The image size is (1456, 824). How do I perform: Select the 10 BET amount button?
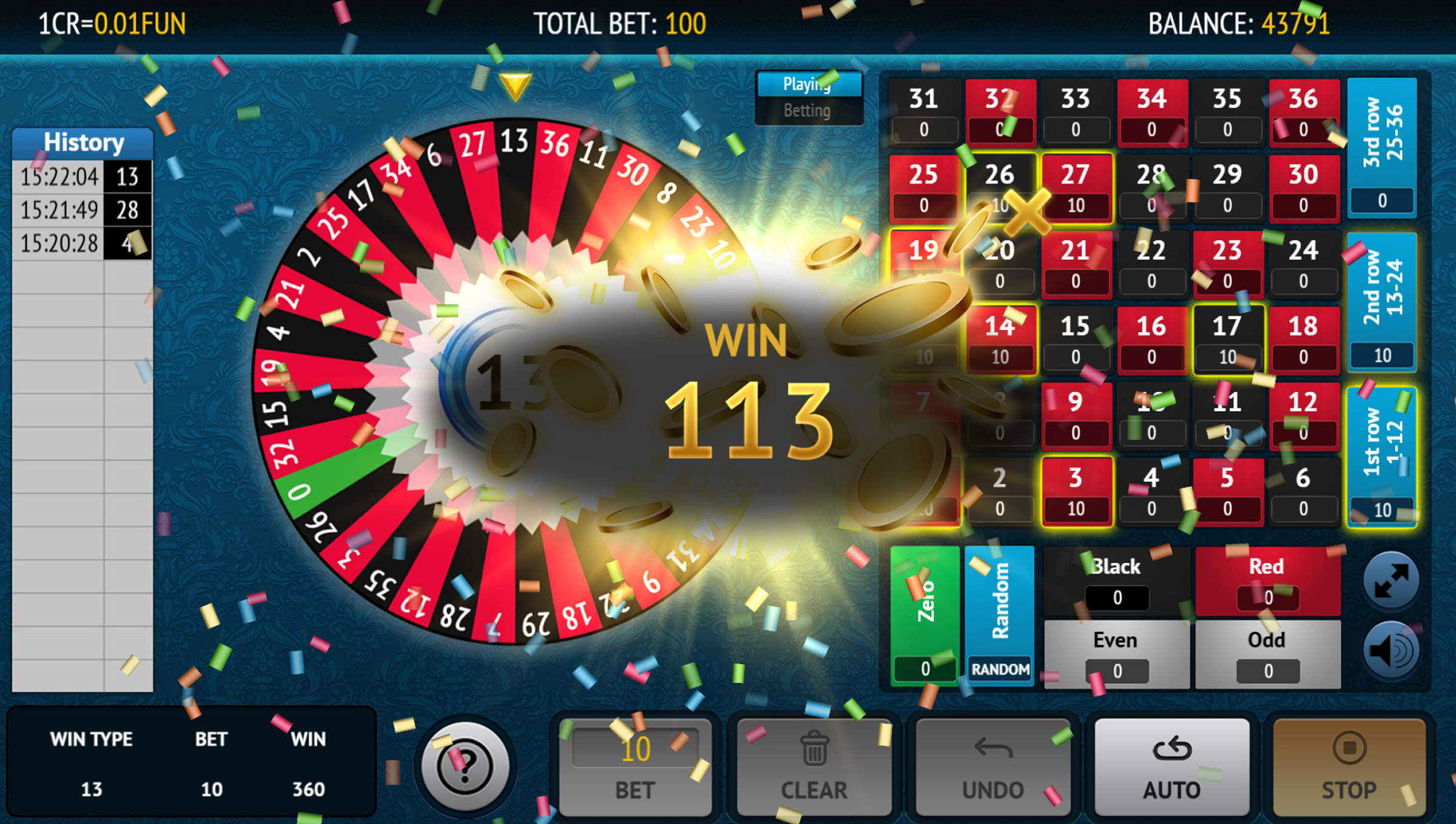pos(635,767)
